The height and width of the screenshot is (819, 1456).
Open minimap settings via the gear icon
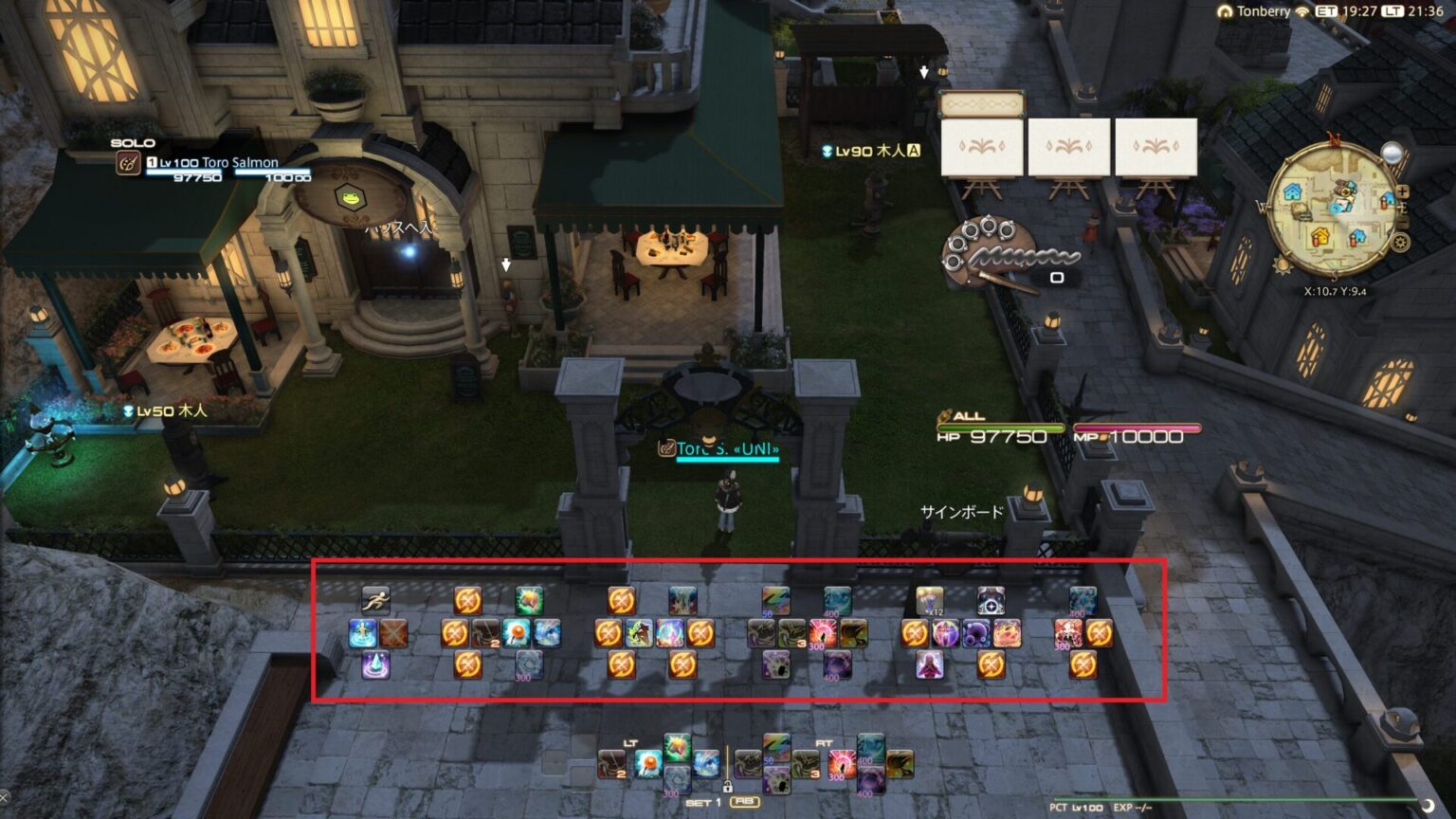click(x=1400, y=241)
